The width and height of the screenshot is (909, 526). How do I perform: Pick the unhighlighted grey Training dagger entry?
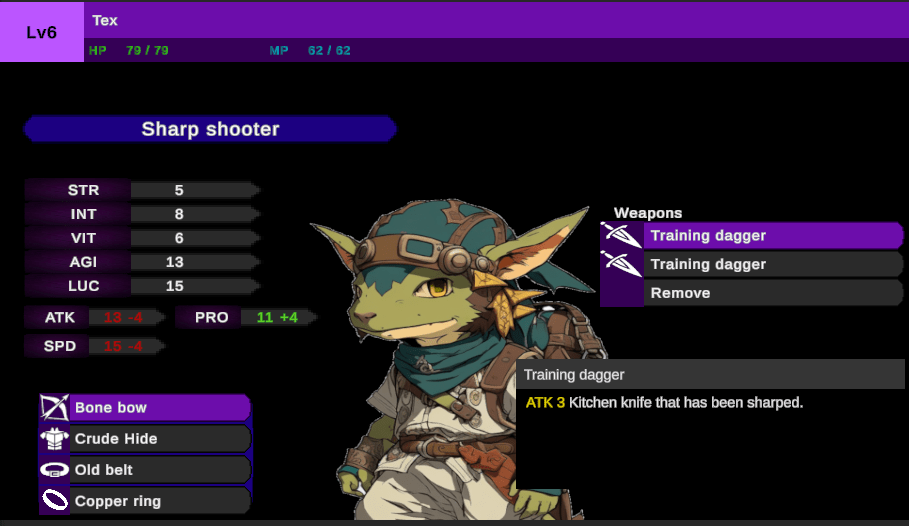tap(752, 264)
